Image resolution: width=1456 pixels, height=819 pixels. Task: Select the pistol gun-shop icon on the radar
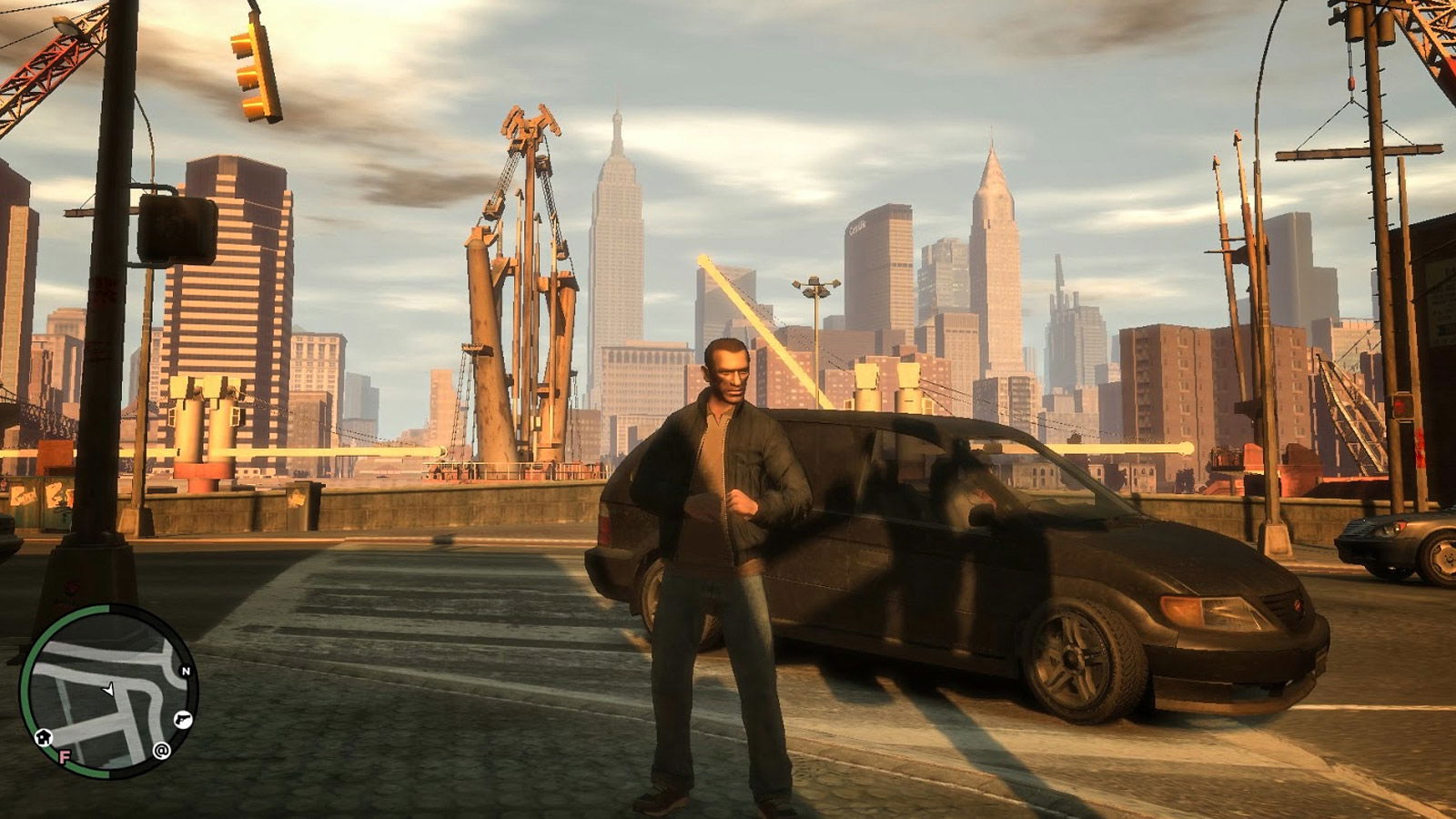click(x=182, y=719)
